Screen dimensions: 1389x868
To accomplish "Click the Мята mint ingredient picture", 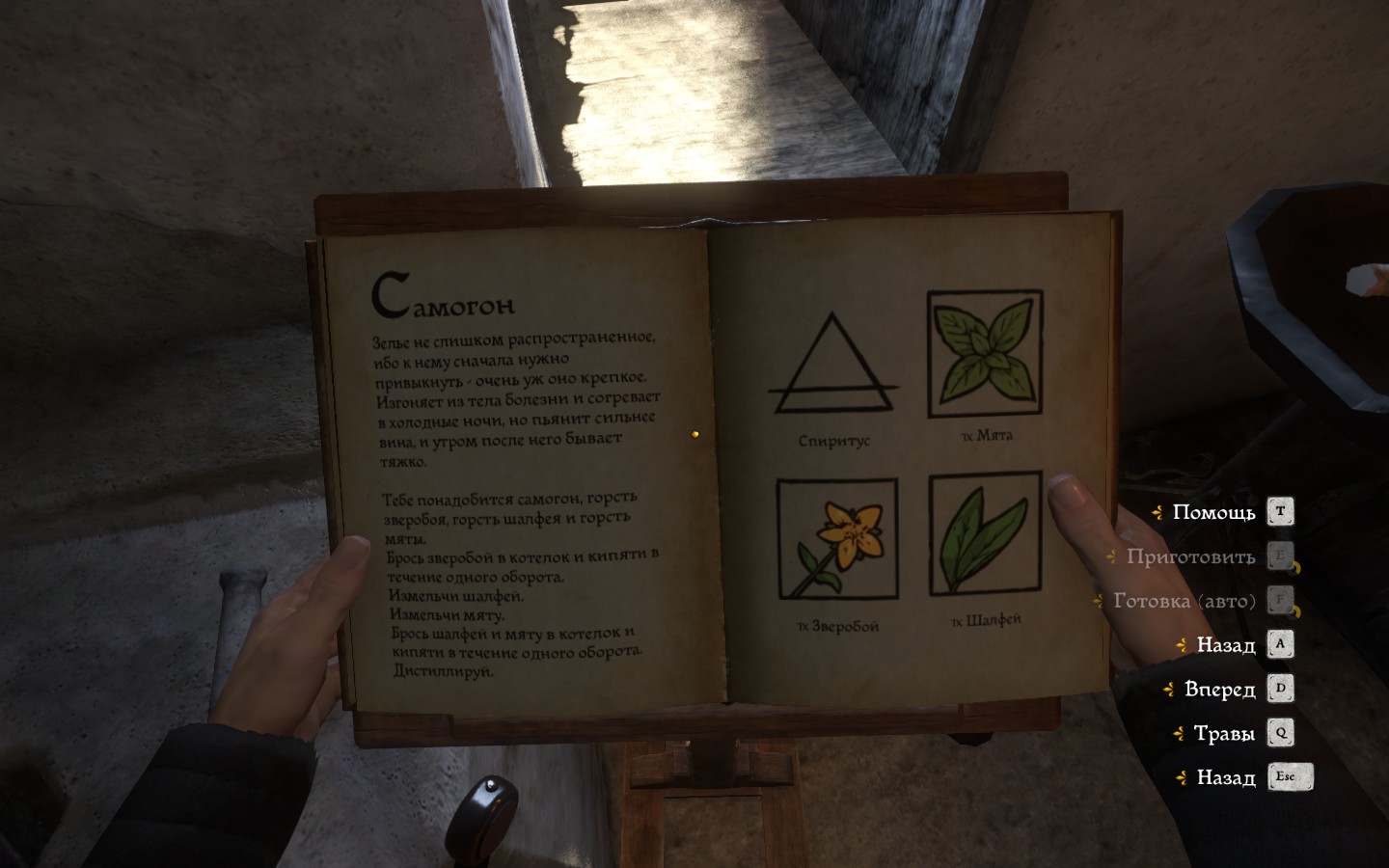I will 985,354.
